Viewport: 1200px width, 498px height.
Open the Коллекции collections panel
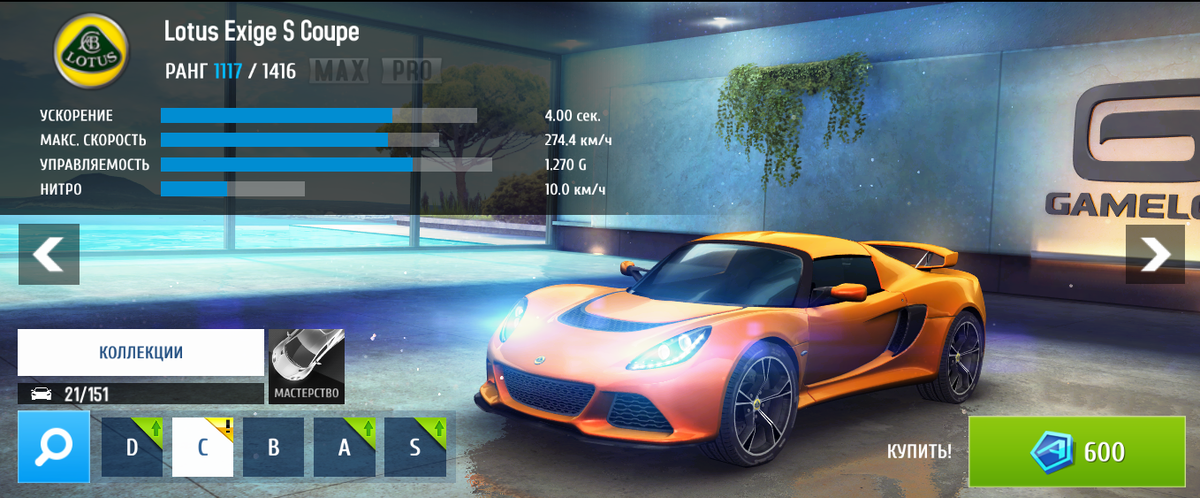pyautogui.click(x=140, y=353)
